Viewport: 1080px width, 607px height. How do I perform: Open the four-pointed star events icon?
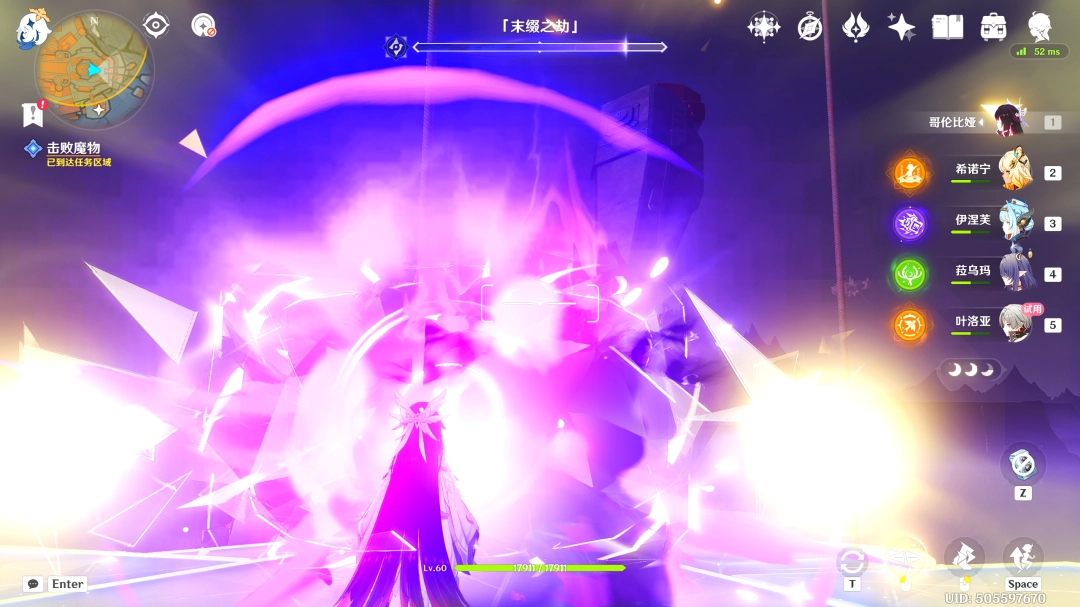(764, 27)
